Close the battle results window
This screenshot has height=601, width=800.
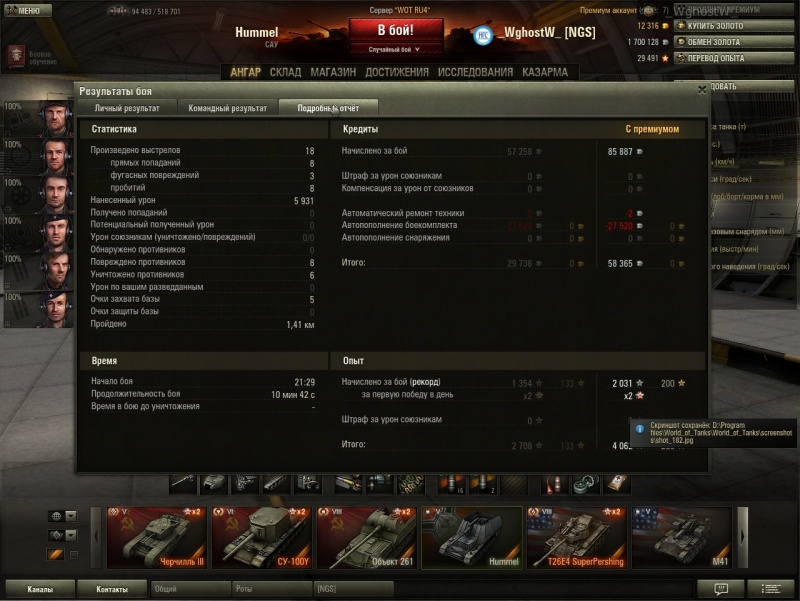(702, 89)
